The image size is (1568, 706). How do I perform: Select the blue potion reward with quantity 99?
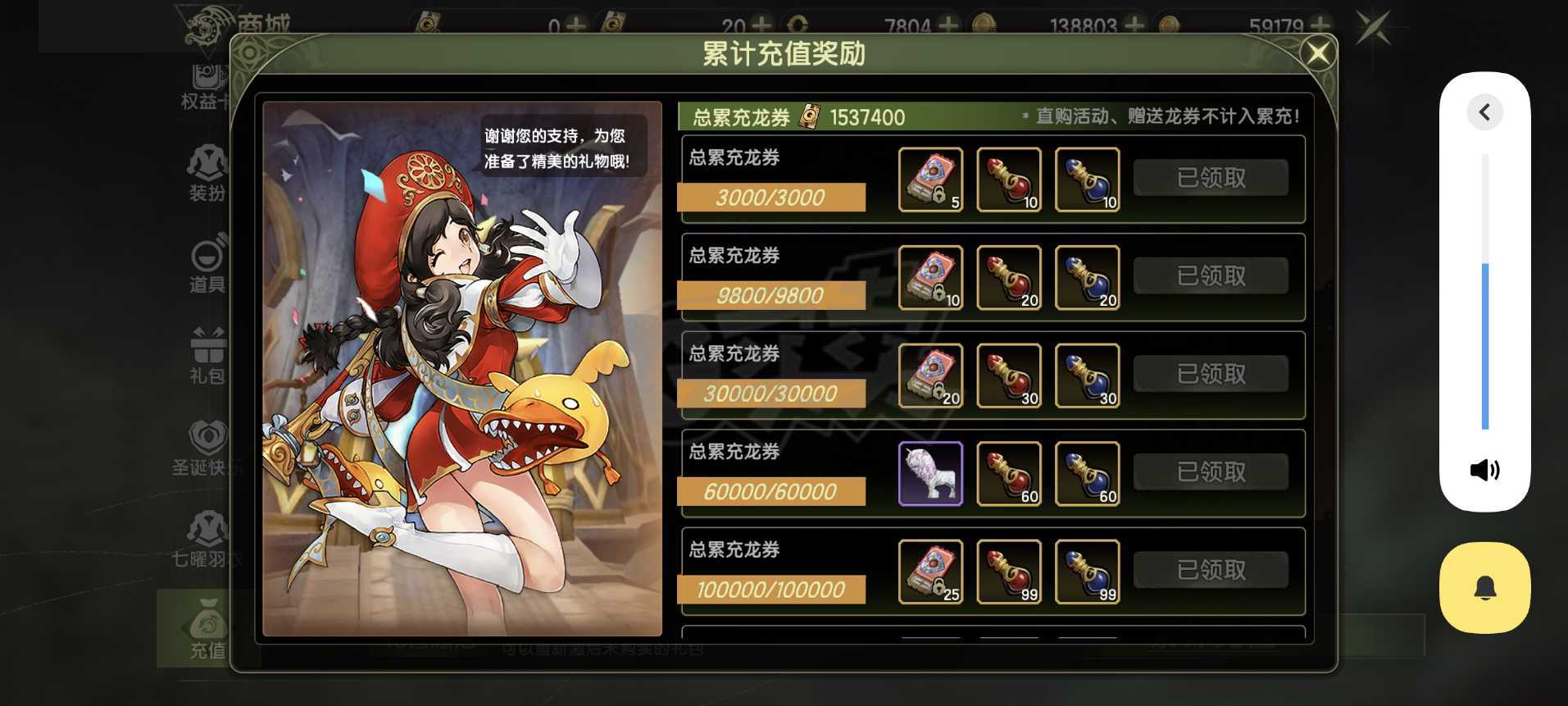pos(1087,572)
